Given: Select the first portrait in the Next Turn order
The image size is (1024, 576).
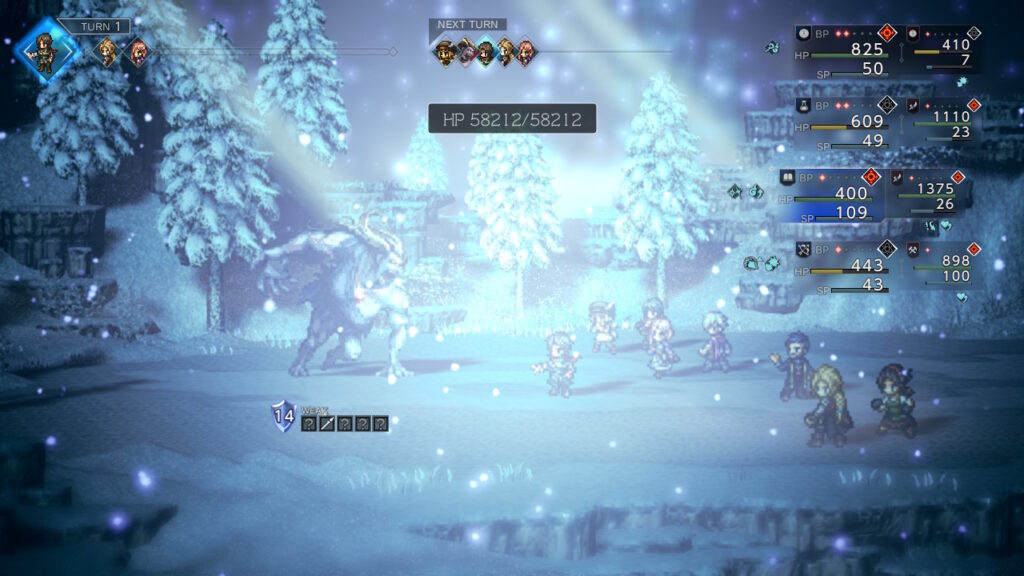Looking at the screenshot, I should pos(446,51).
